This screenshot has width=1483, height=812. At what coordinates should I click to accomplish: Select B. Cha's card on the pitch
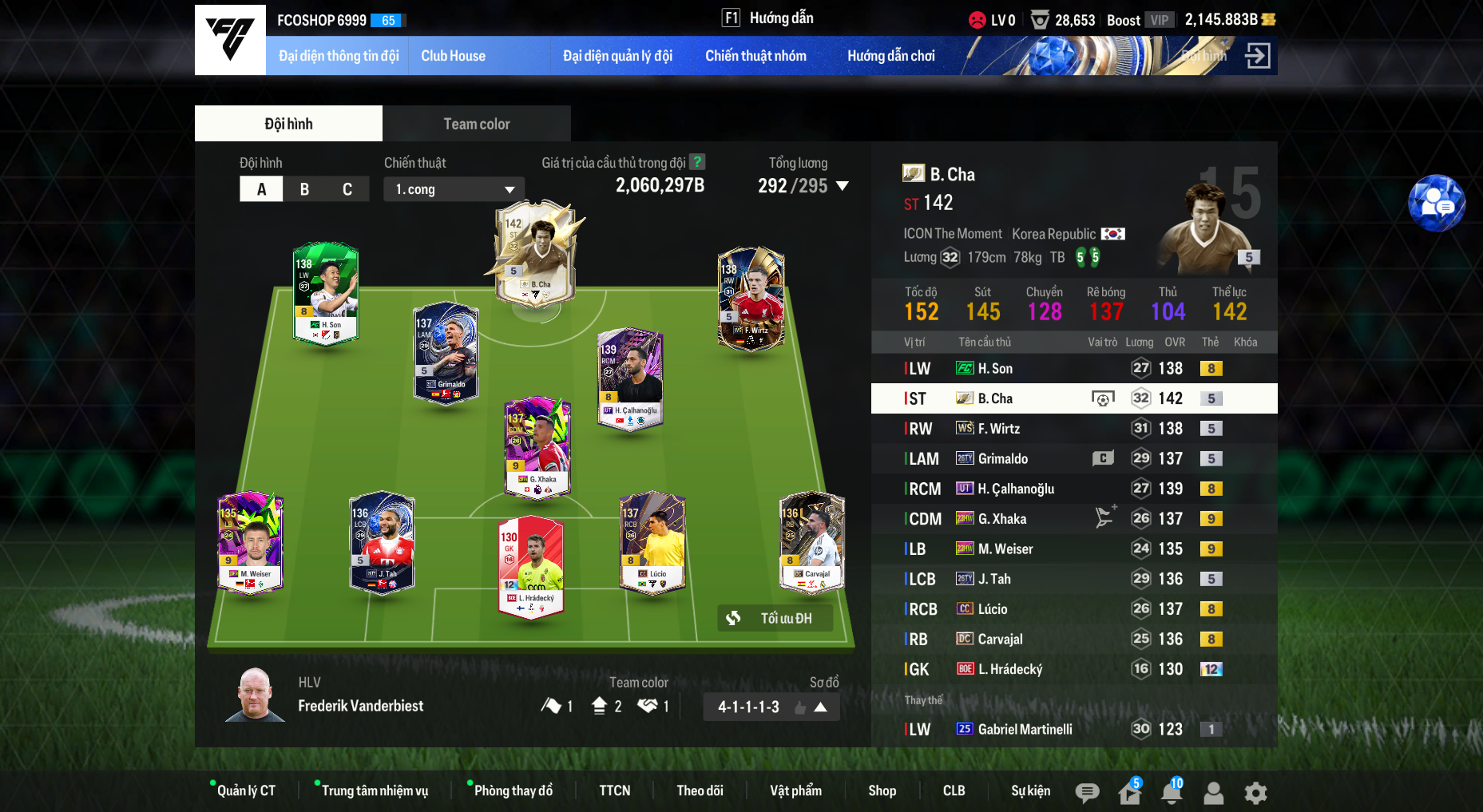tap(537, 255)
